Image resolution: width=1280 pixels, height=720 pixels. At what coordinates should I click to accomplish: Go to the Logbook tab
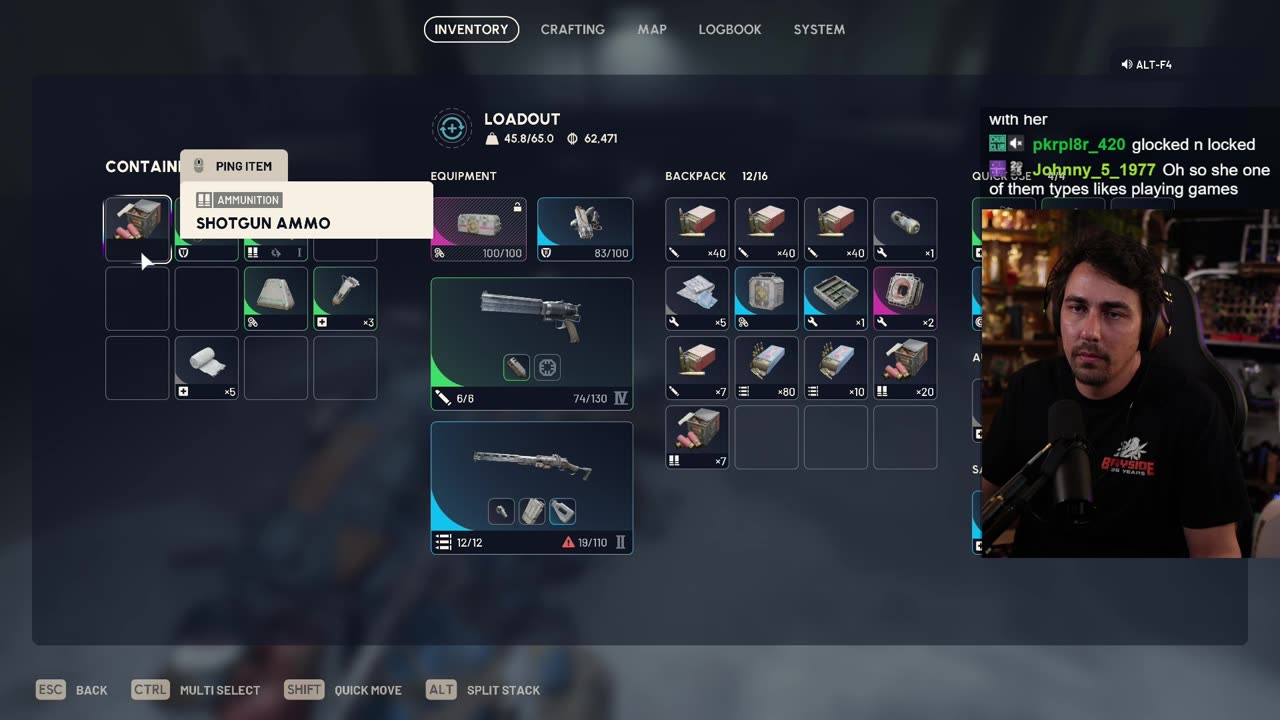pos(729,29)
